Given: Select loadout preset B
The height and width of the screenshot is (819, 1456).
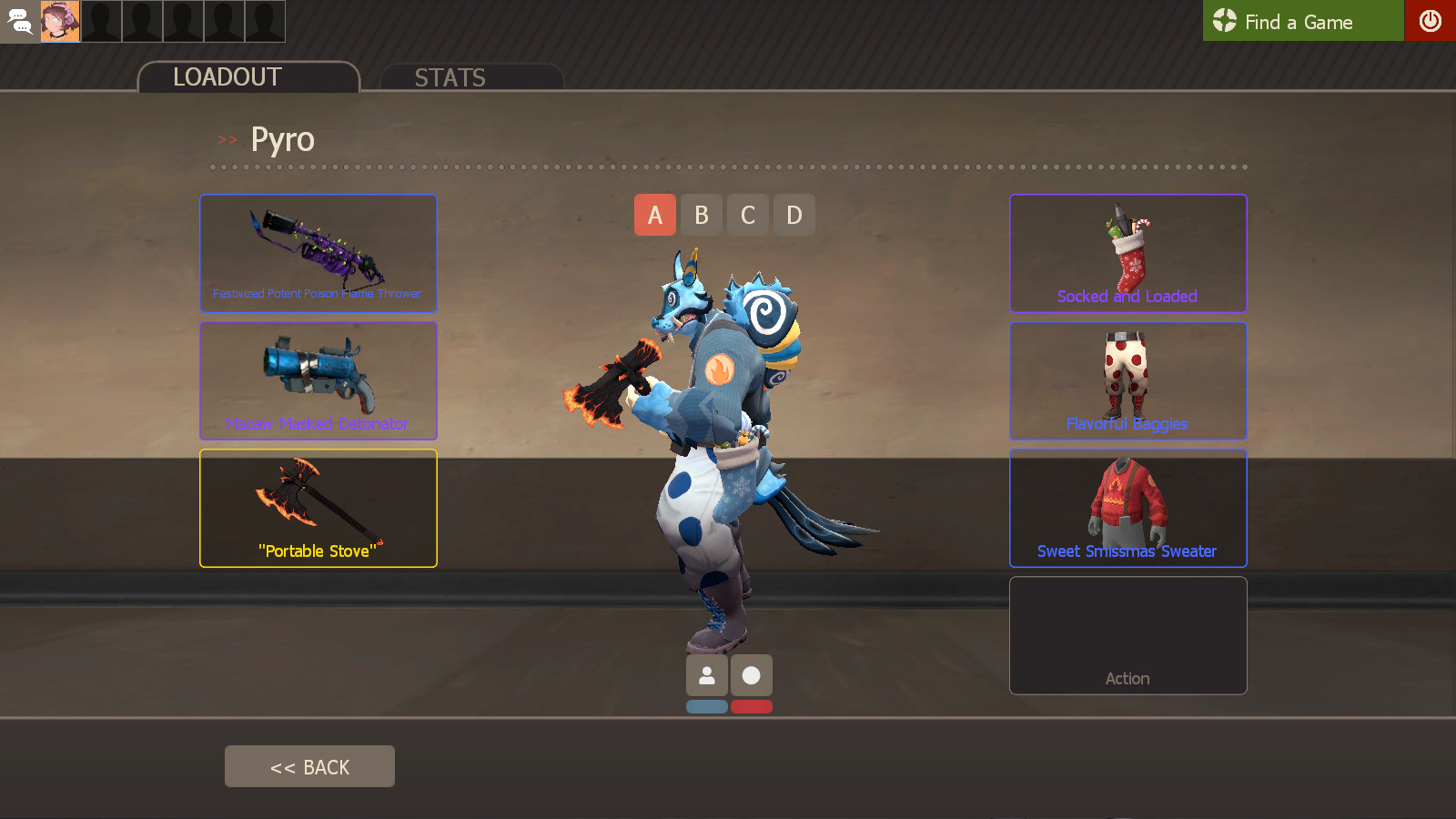Looking at the screenshot, I should click(702, 215).
